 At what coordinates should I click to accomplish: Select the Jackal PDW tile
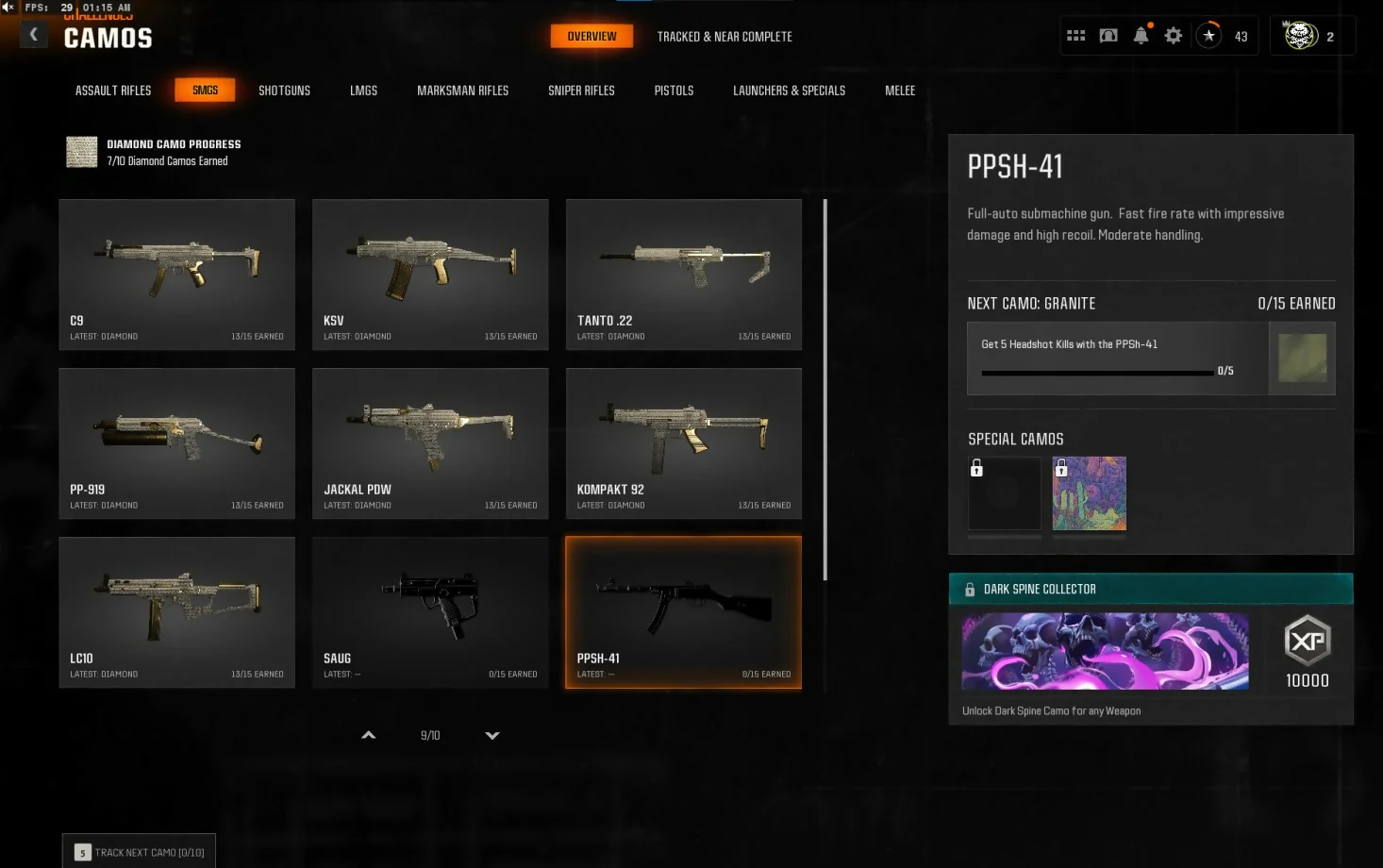[x=430, y=442]
